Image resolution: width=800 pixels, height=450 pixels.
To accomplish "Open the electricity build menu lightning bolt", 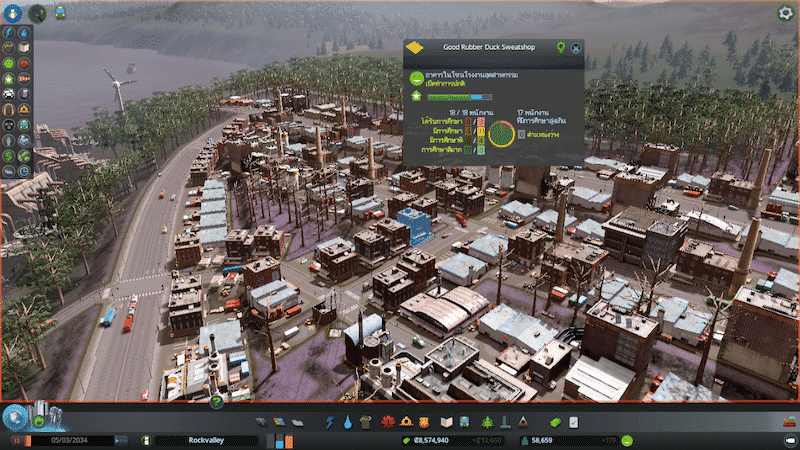I will 329,422.
